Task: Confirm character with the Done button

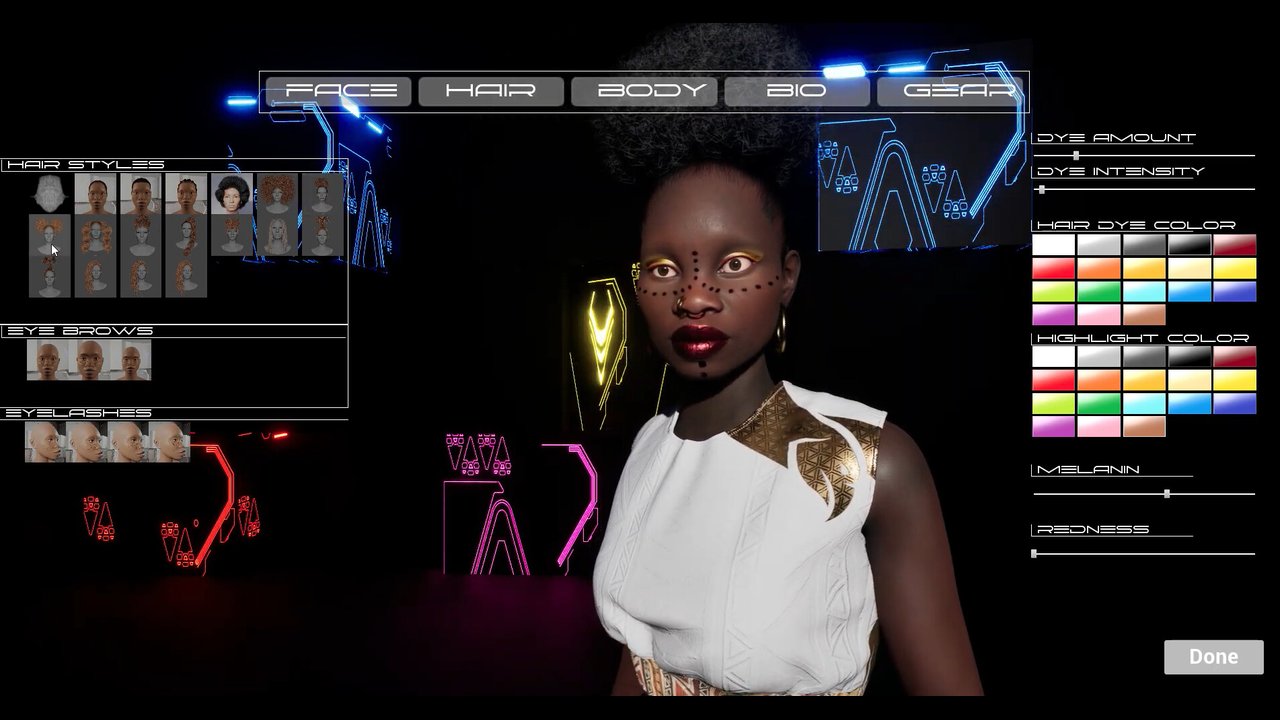Action: point(1213,657)
